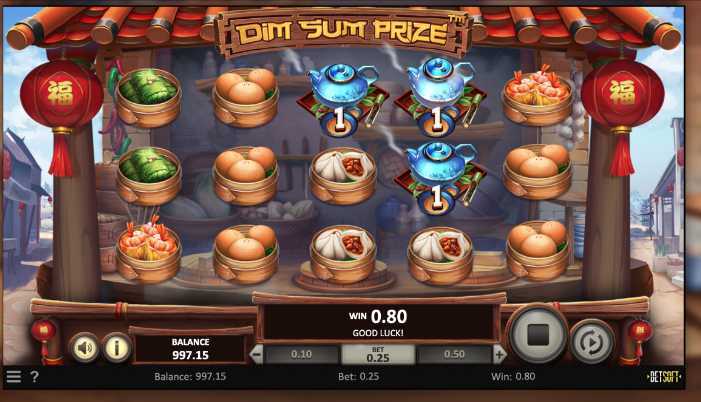
Task: Activate the autoplay button
Action: [x=592, y=340]
